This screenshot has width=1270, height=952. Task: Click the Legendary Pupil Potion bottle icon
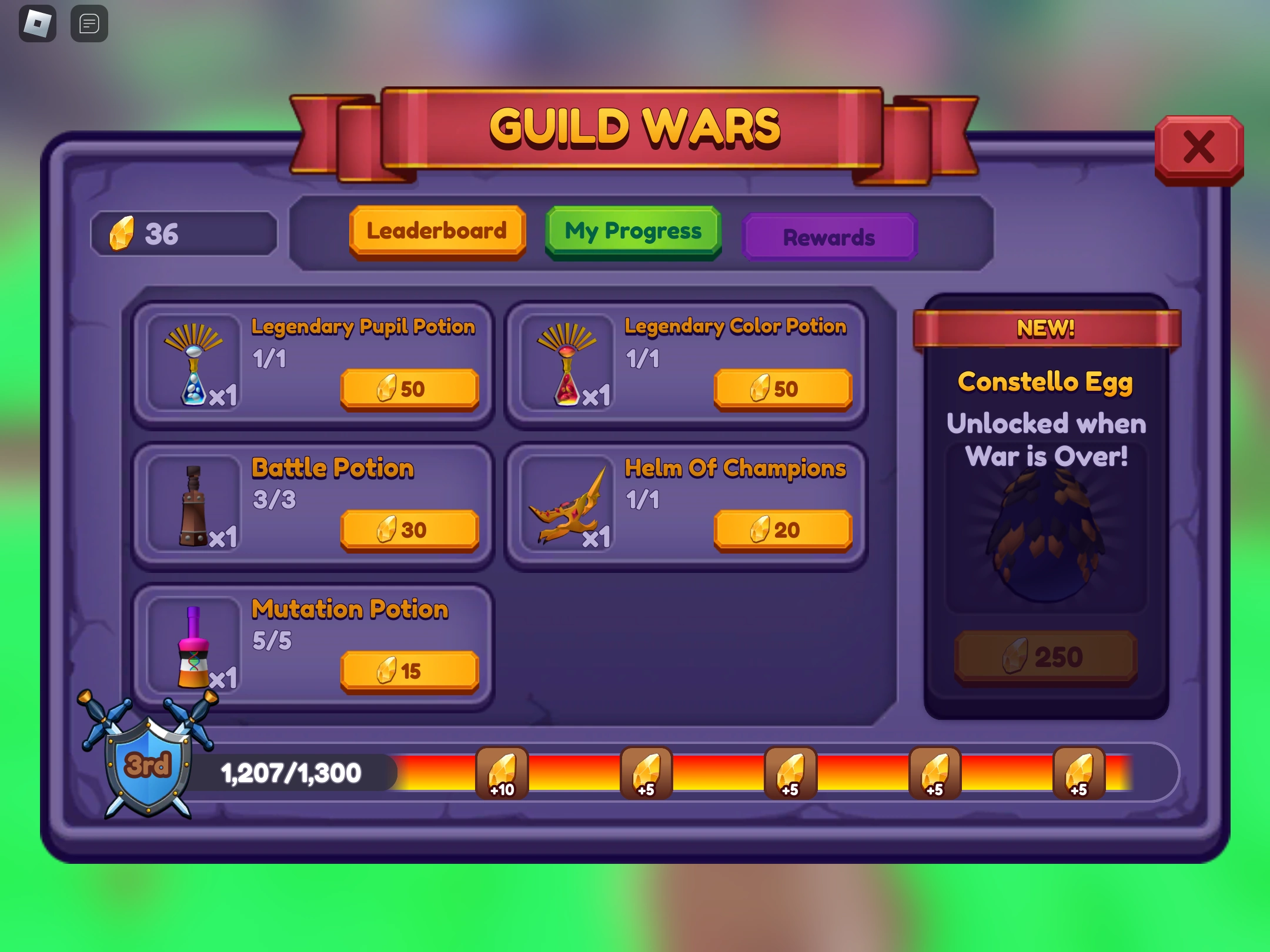[x=193, y=367]
